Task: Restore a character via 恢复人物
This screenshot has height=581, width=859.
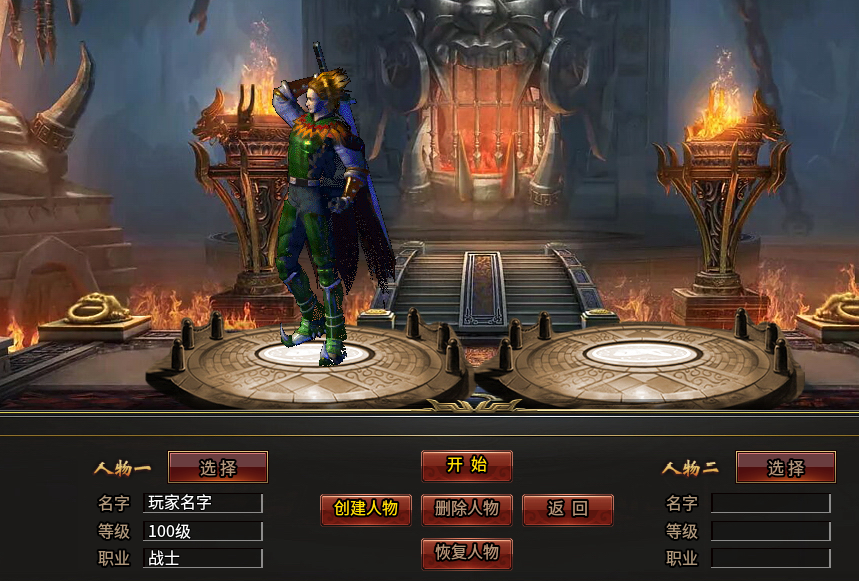Action: 467,553
